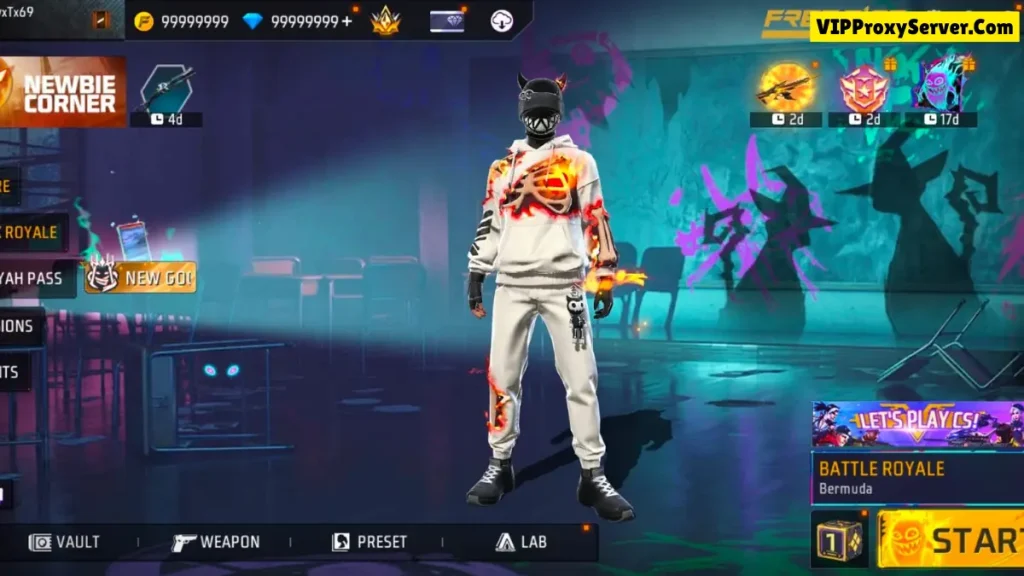Click the cloud download icon
The image size is (1024, 576).
[x=502, y=21]
